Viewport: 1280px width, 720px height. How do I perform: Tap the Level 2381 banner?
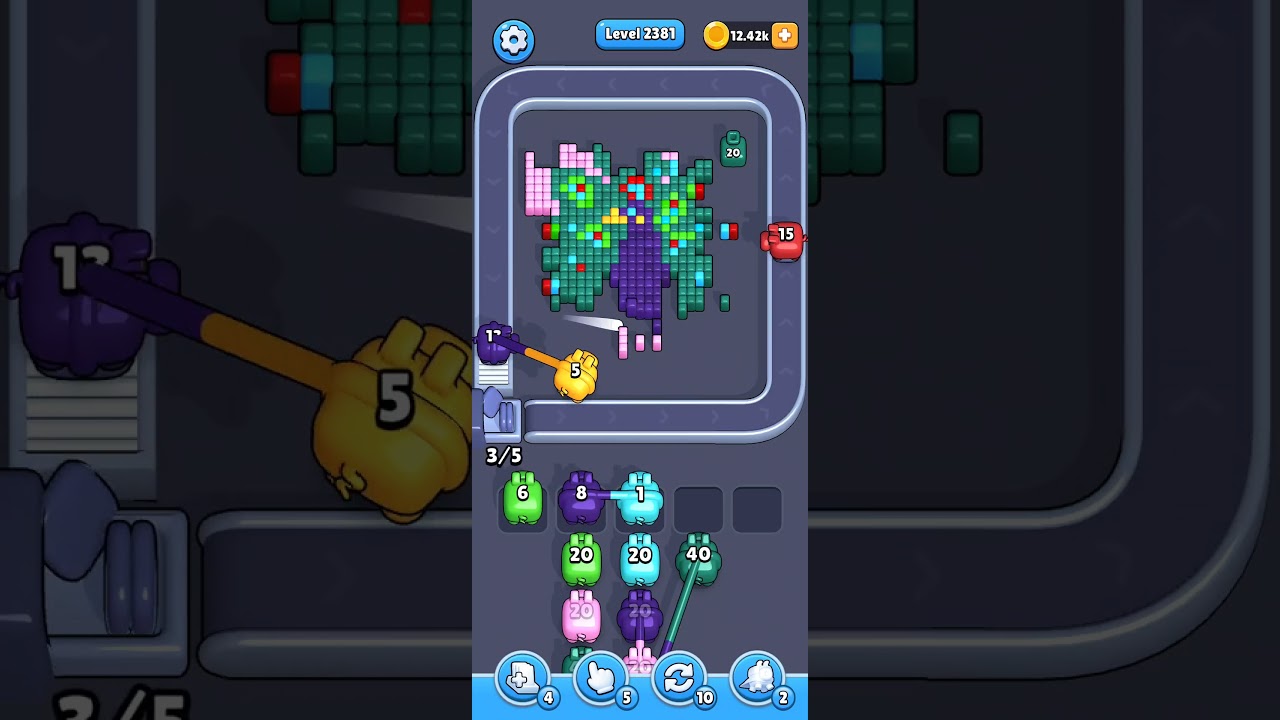coord(639,34)
